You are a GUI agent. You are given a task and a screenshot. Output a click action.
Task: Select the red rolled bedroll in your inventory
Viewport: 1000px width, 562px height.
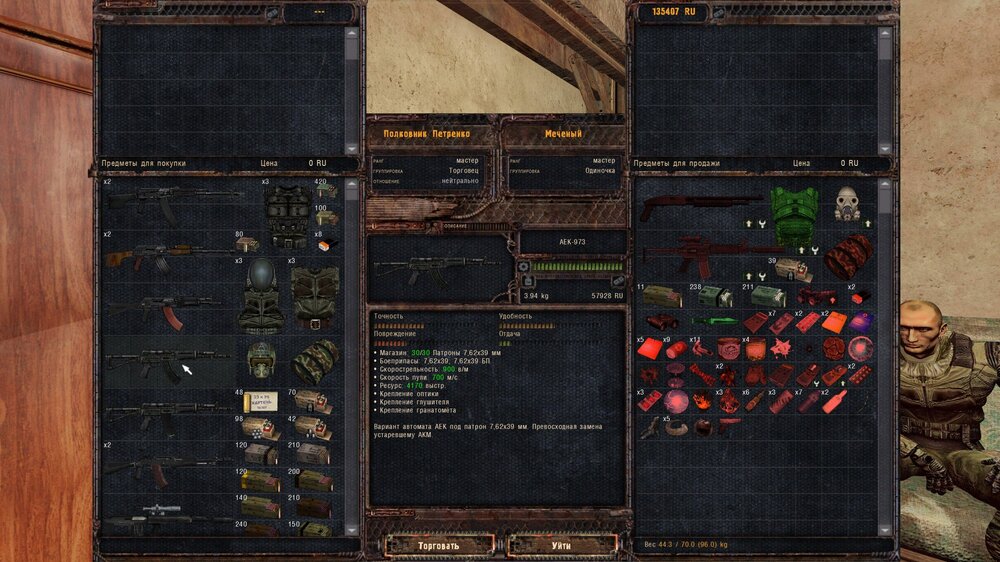tap(848, 258)
